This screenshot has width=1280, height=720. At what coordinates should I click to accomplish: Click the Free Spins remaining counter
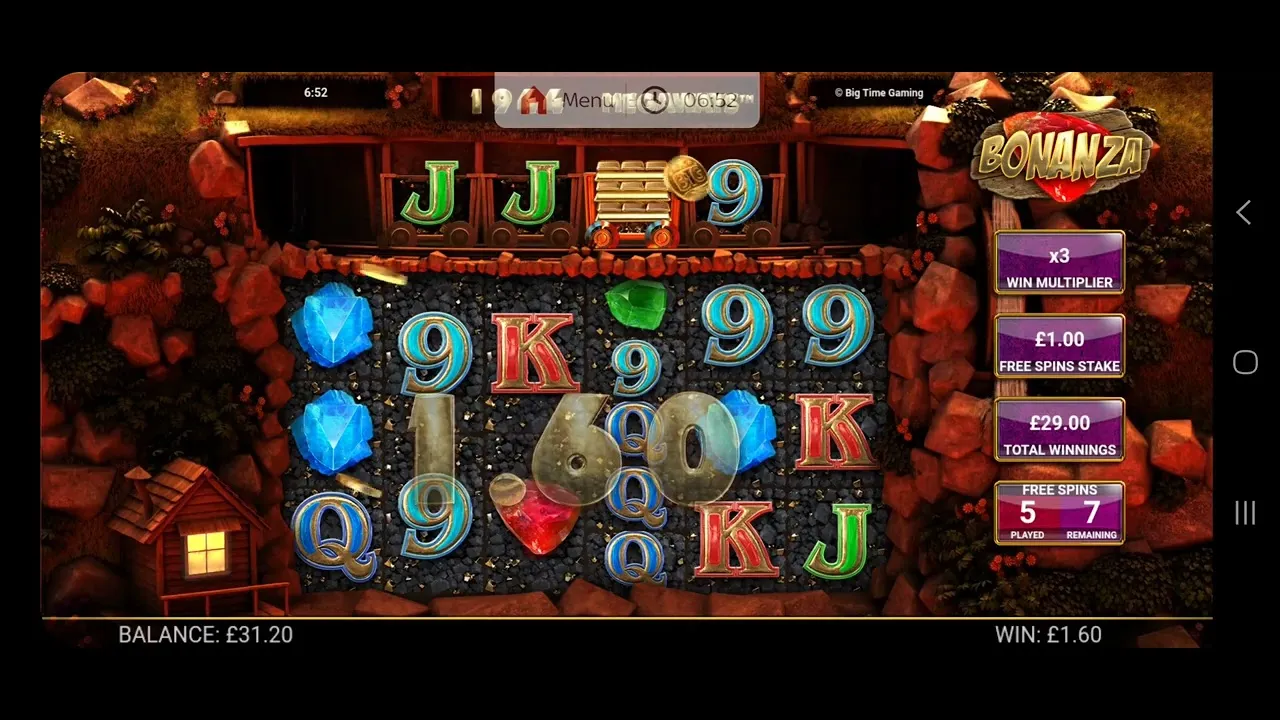pyautogui.click(x=1091, y=513)
